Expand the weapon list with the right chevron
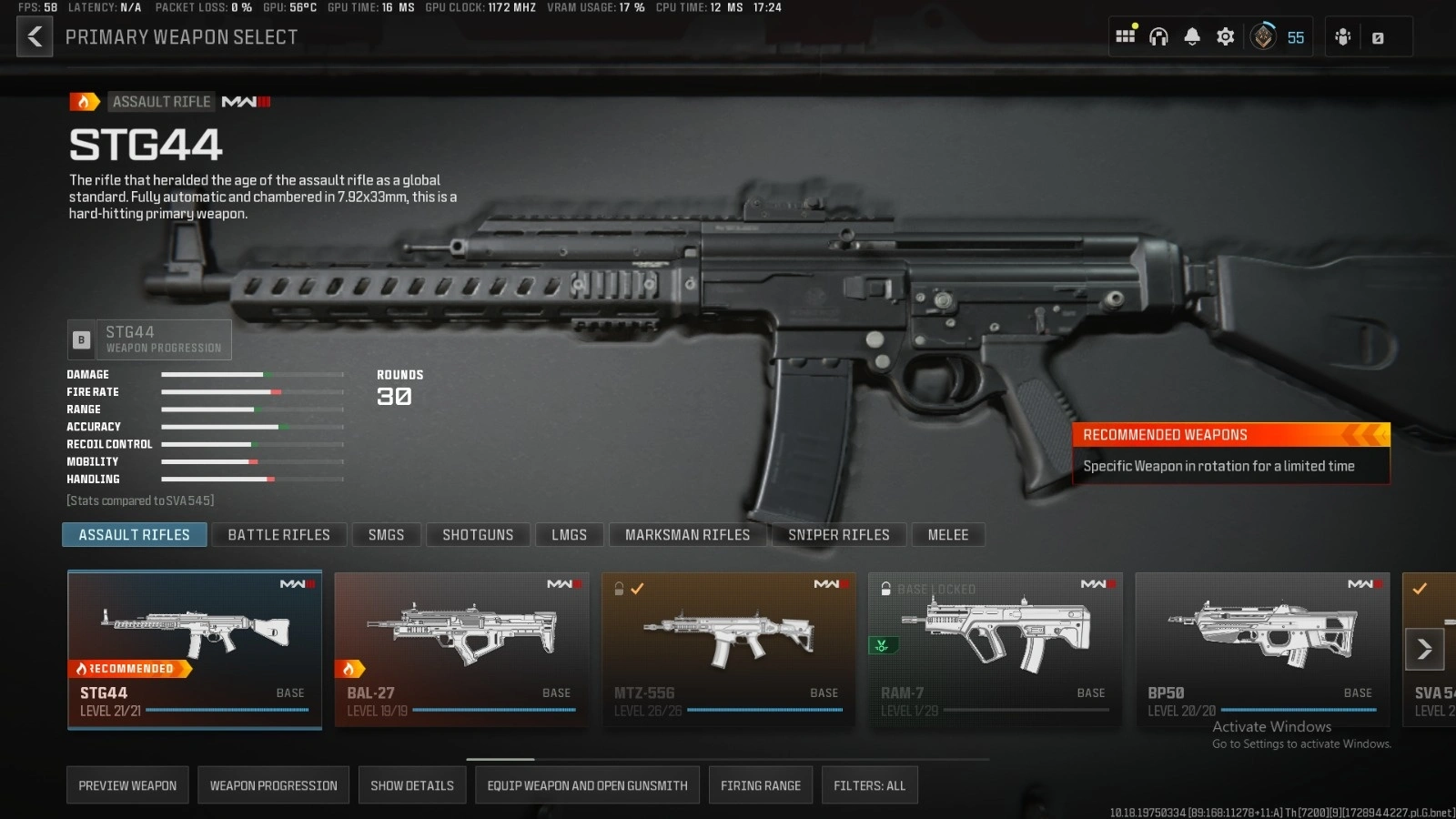Screen dimensions: 1456x819 point(1424,649)
